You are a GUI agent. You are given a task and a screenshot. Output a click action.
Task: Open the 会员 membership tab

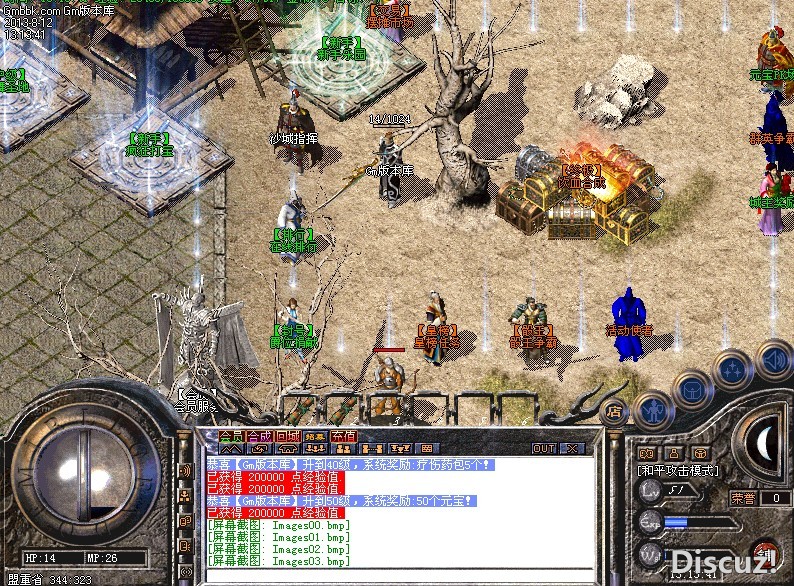231,437
